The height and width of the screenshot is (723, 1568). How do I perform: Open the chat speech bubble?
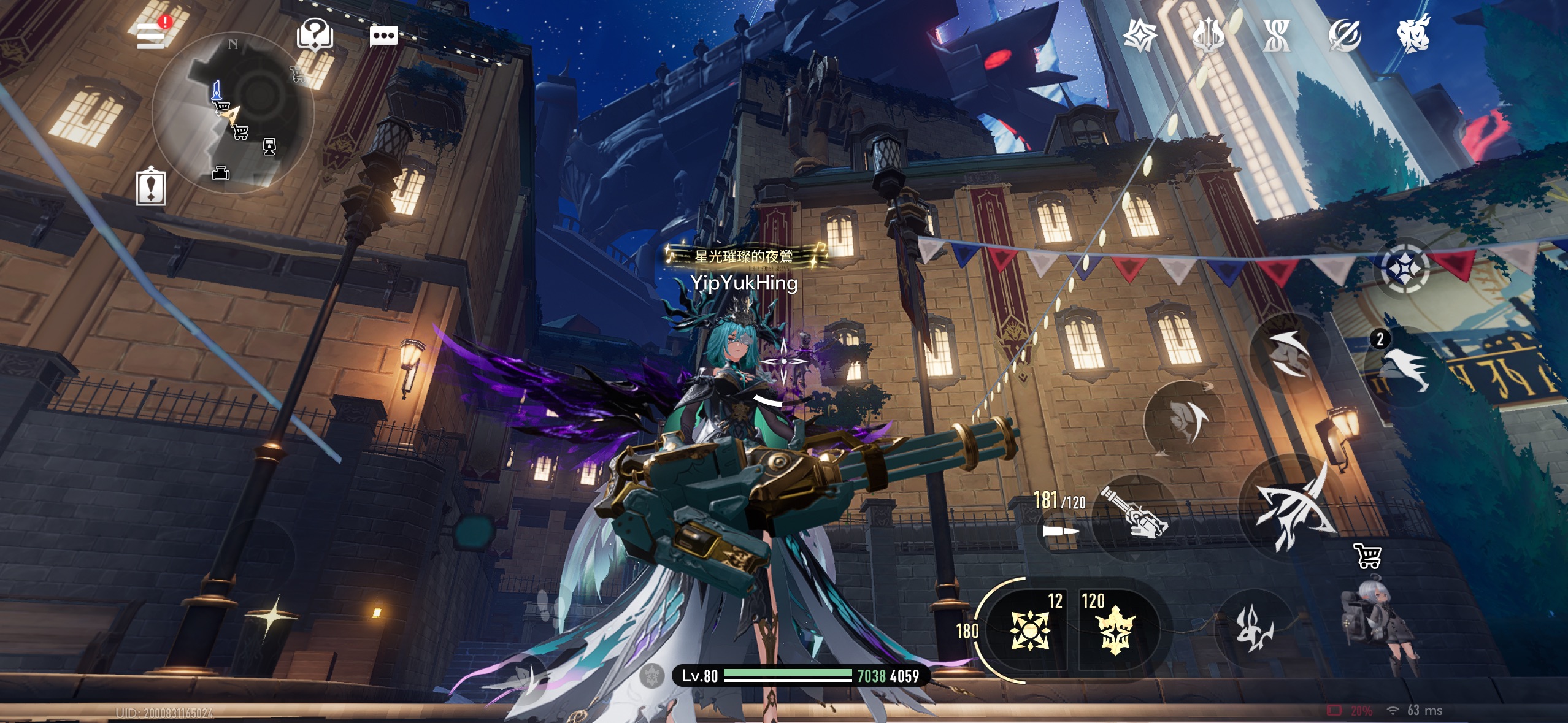click(x=384, y=36)
